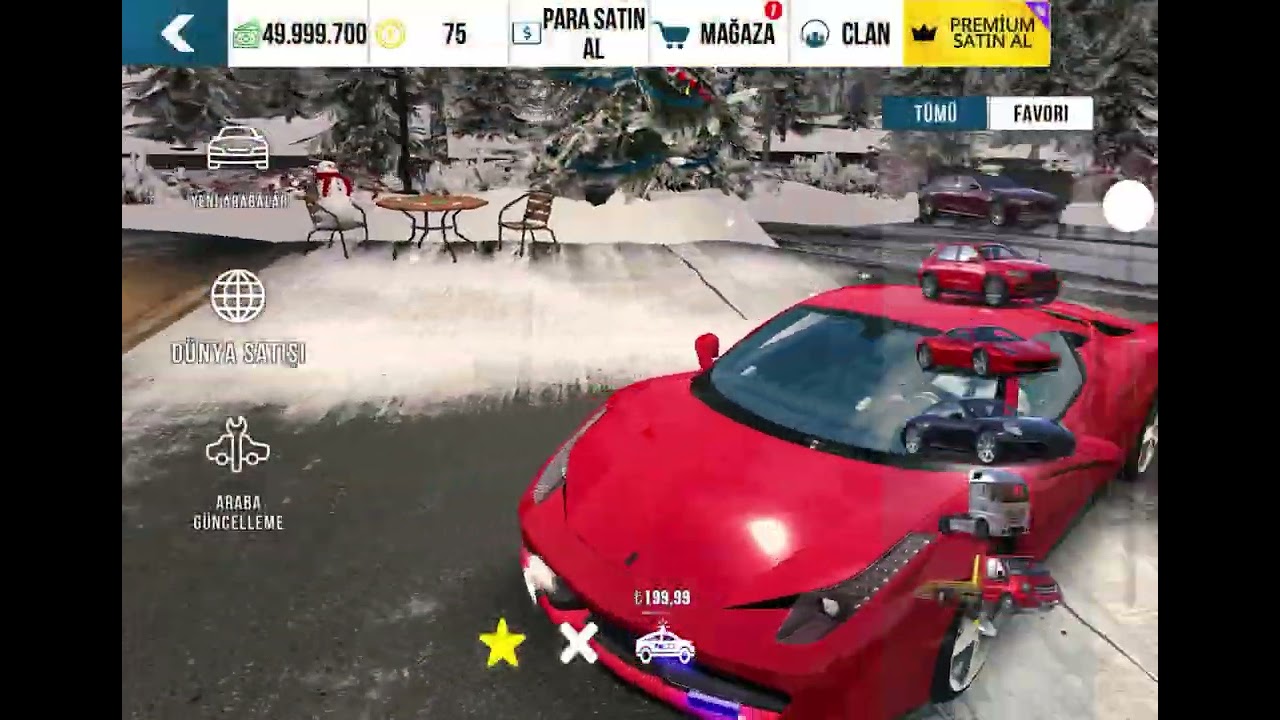Open Yeni Arabalar new cars menu
Viewport: 1280px width, 720px height.
(x=238, y=165)
